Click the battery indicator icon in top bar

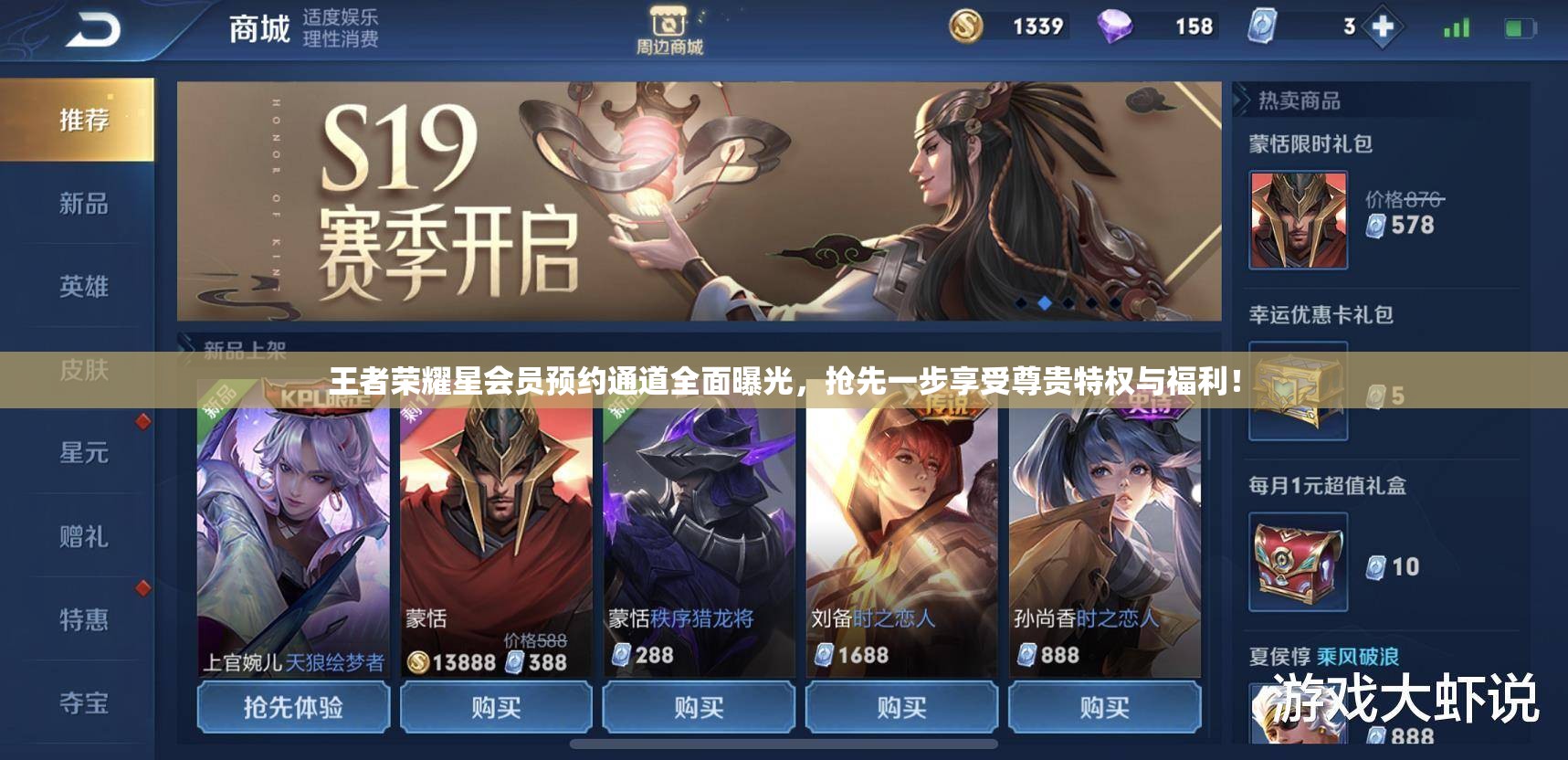pyautogui.click(x=1522, y=27)
